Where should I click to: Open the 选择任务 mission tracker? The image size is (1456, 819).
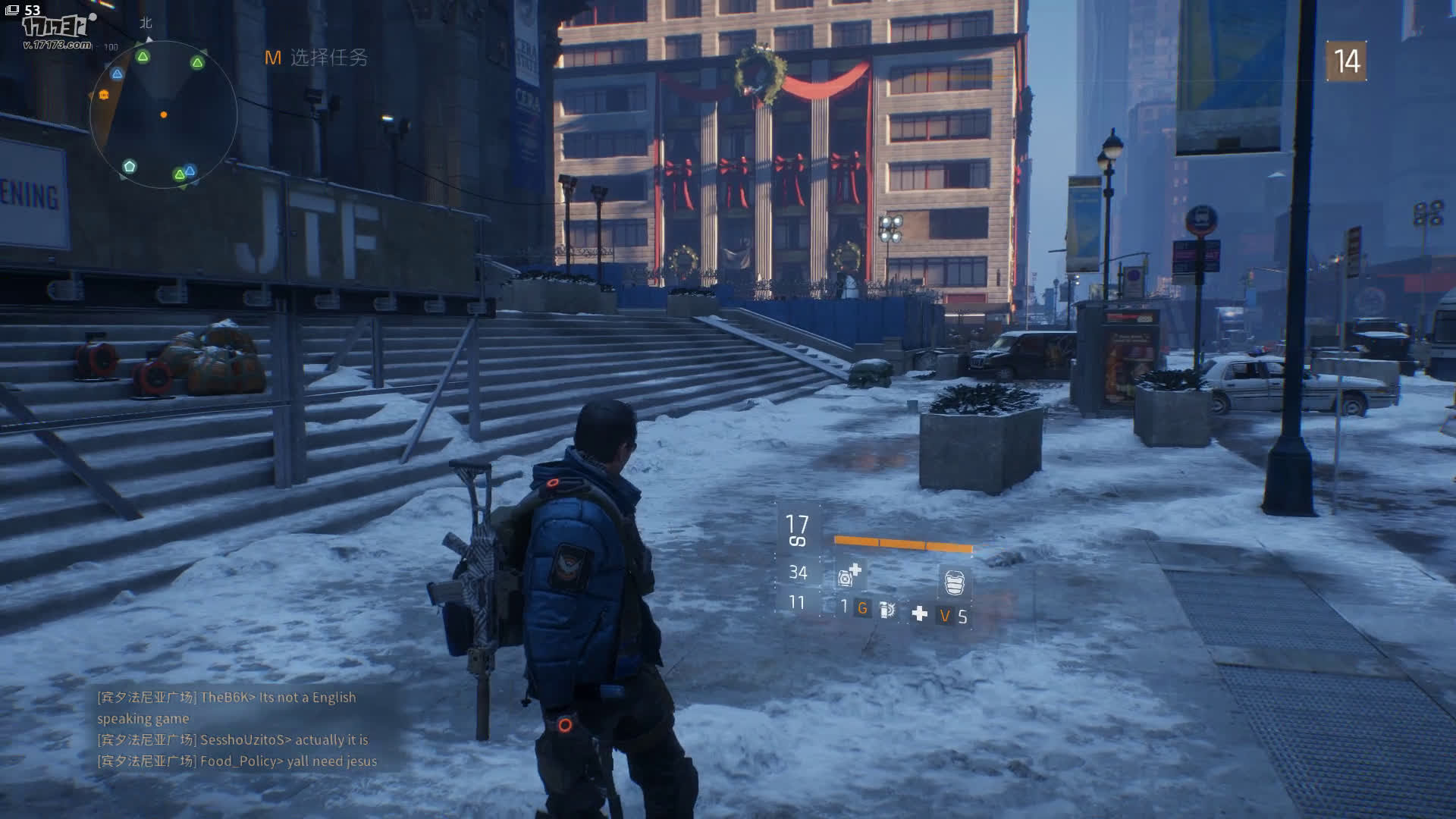(317, 58)
